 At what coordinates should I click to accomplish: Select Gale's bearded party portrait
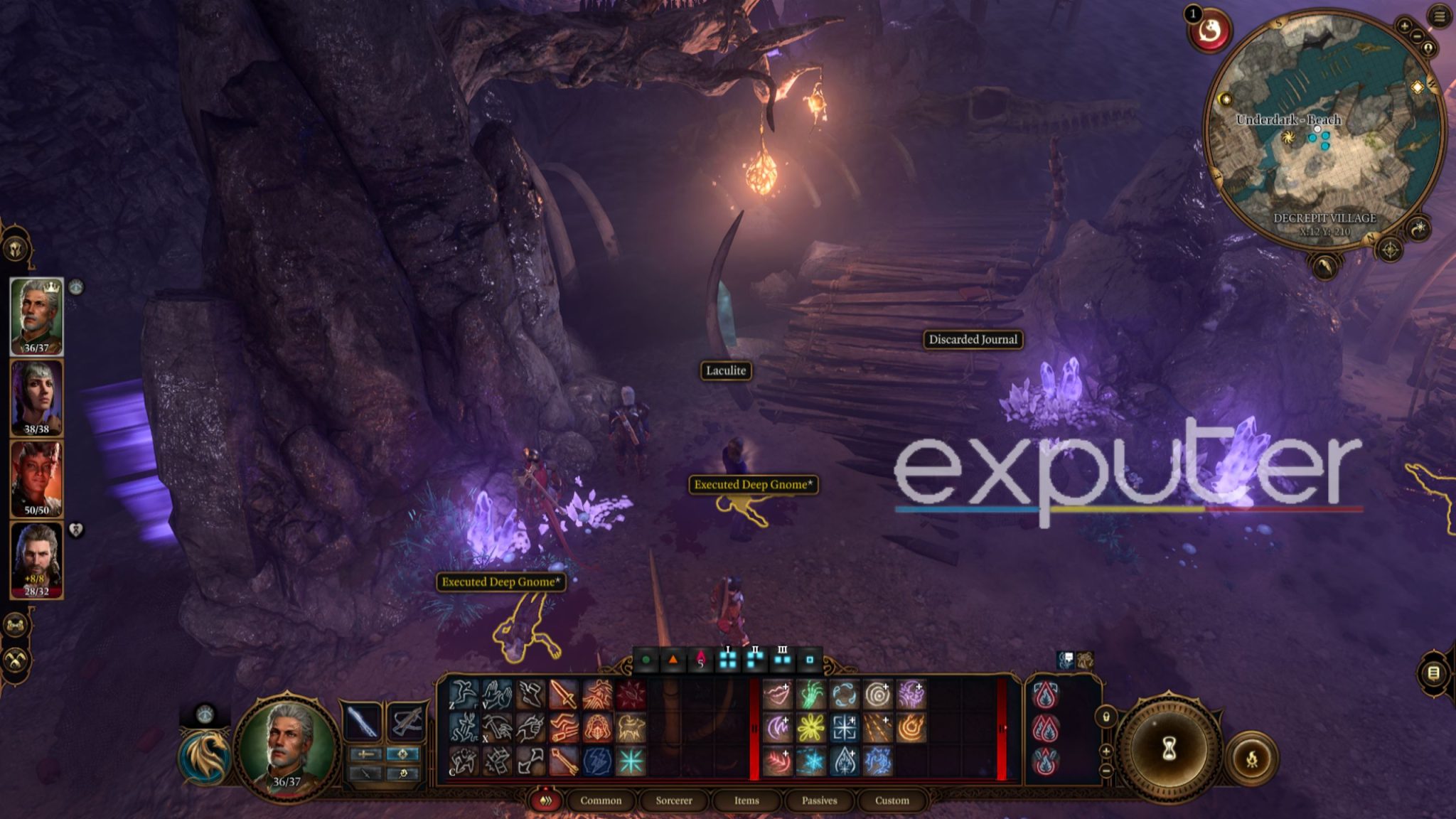[x=36, y=559]
